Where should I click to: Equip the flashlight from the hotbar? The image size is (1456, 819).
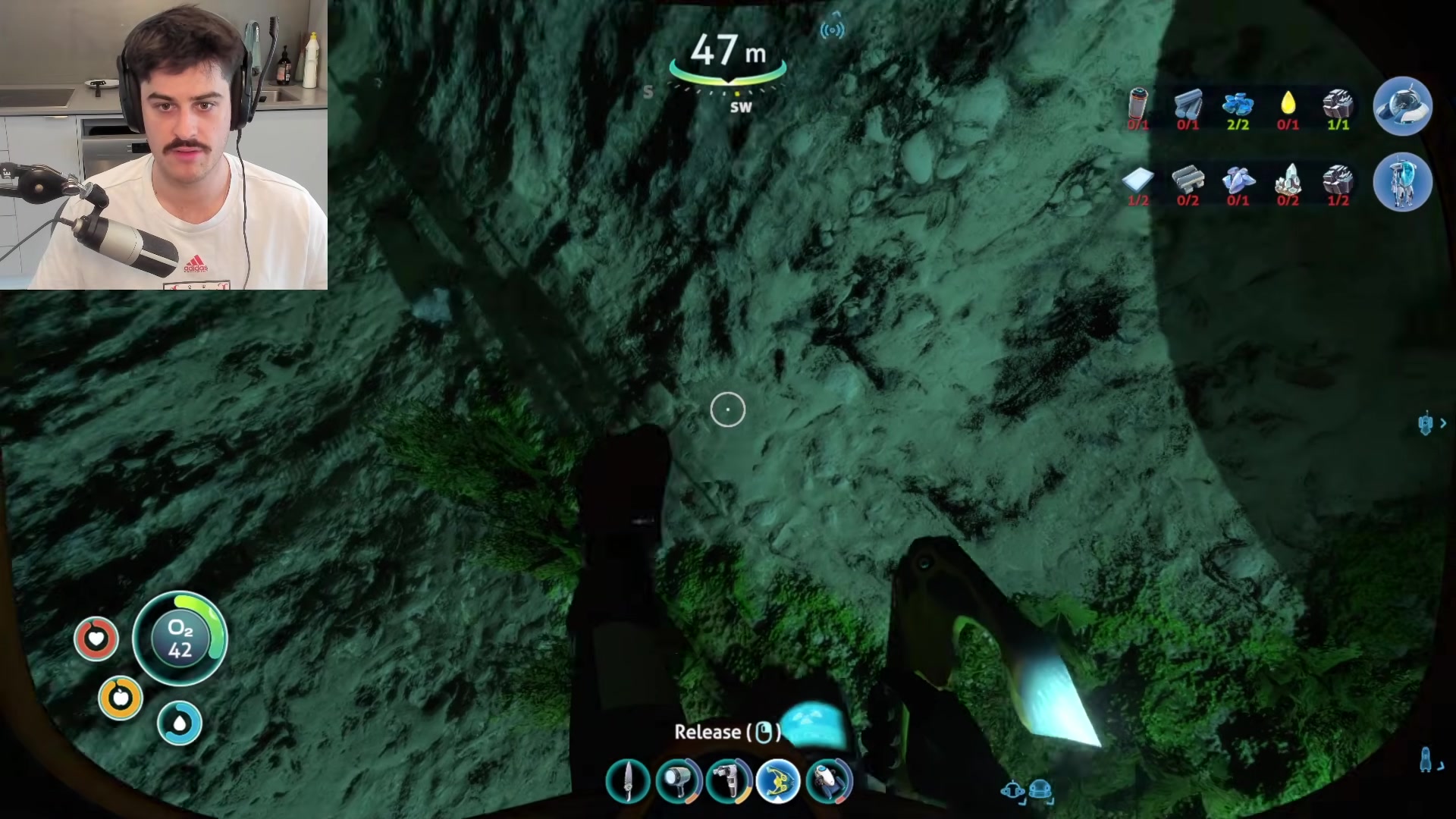pos(678,782)
